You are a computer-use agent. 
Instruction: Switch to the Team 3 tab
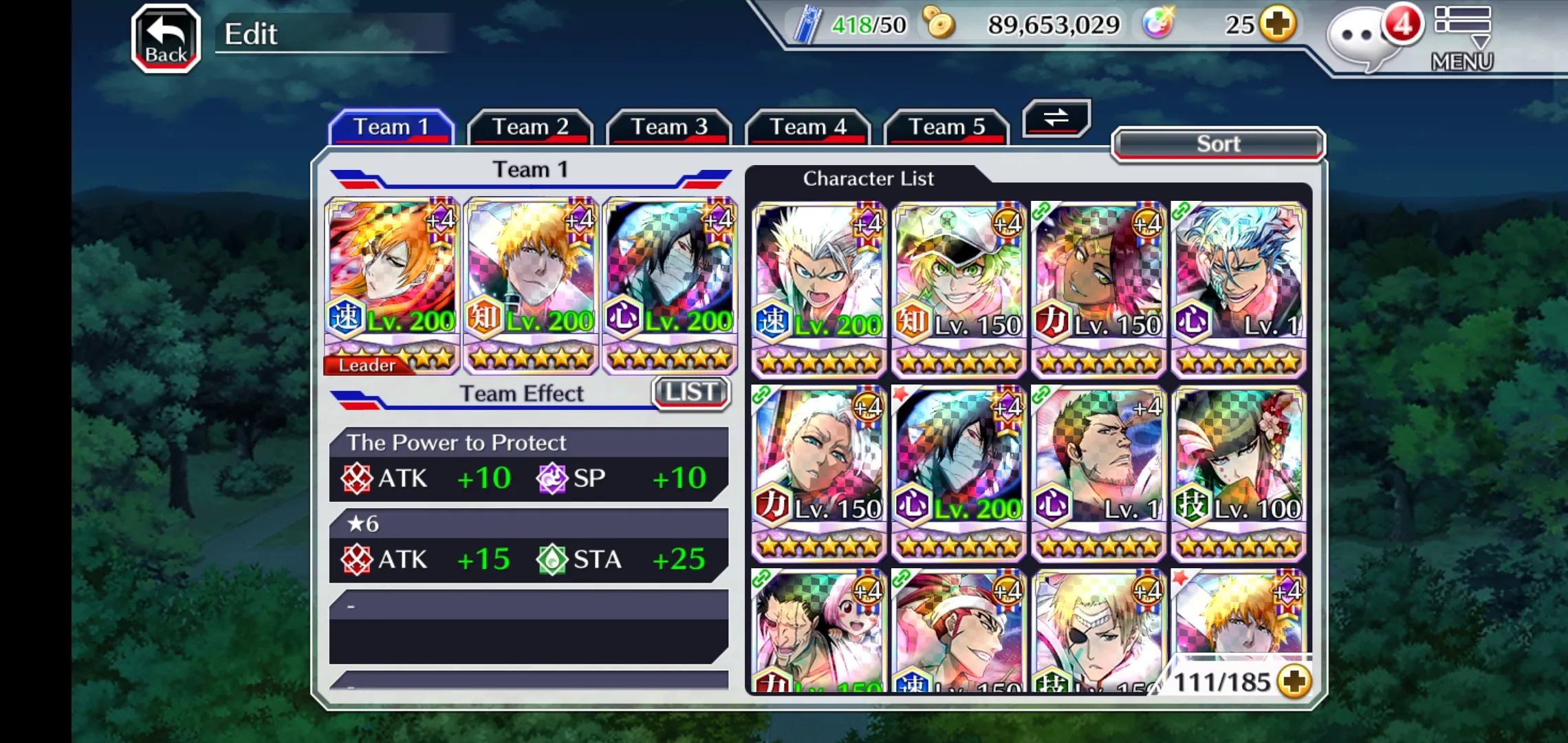point(668,127)
